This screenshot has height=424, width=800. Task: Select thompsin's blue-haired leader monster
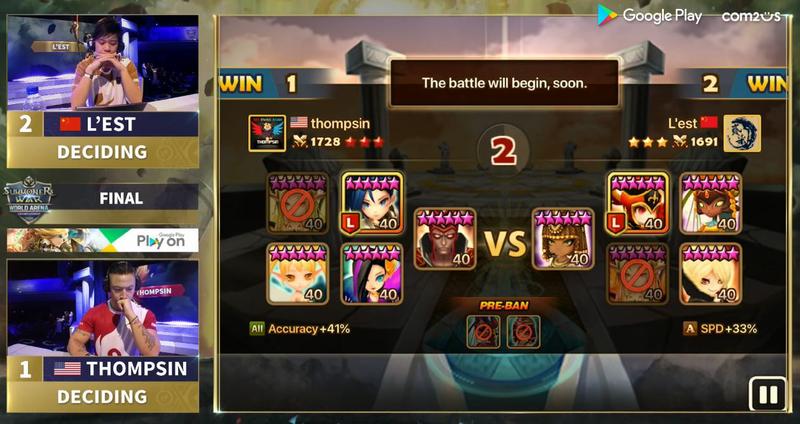[372, 203]
